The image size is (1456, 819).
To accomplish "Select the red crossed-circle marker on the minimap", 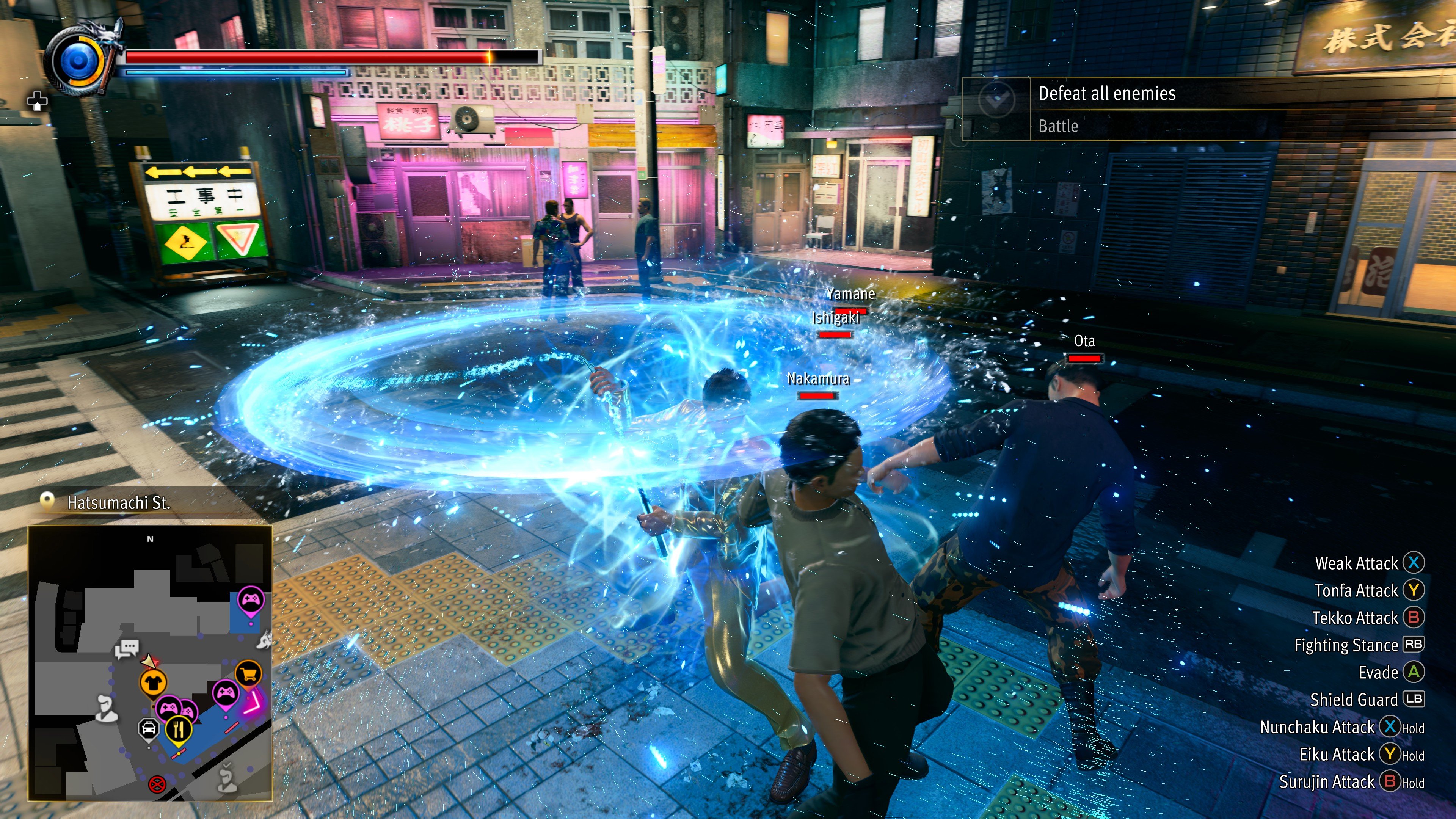I will tap(157, 784).
